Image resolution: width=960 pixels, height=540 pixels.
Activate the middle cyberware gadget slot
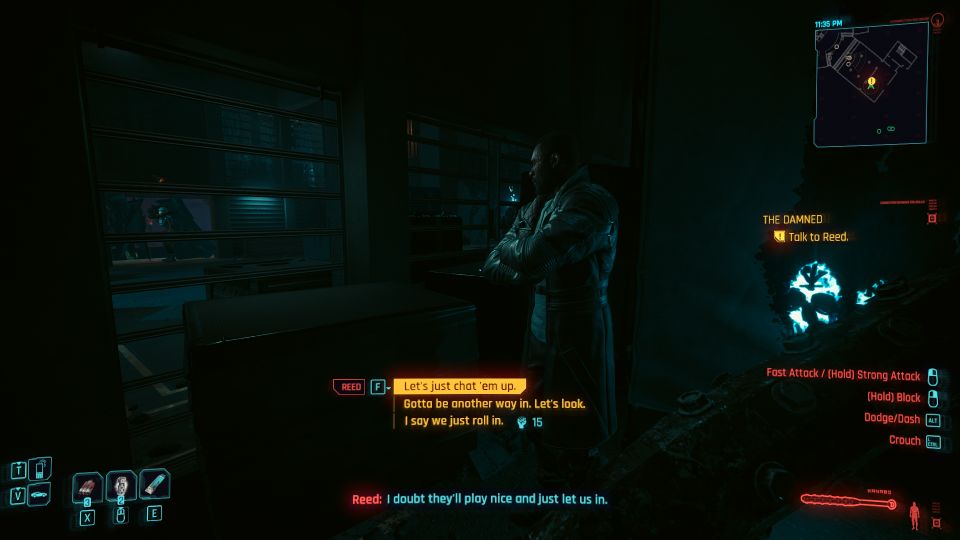[x=121, y=487]
